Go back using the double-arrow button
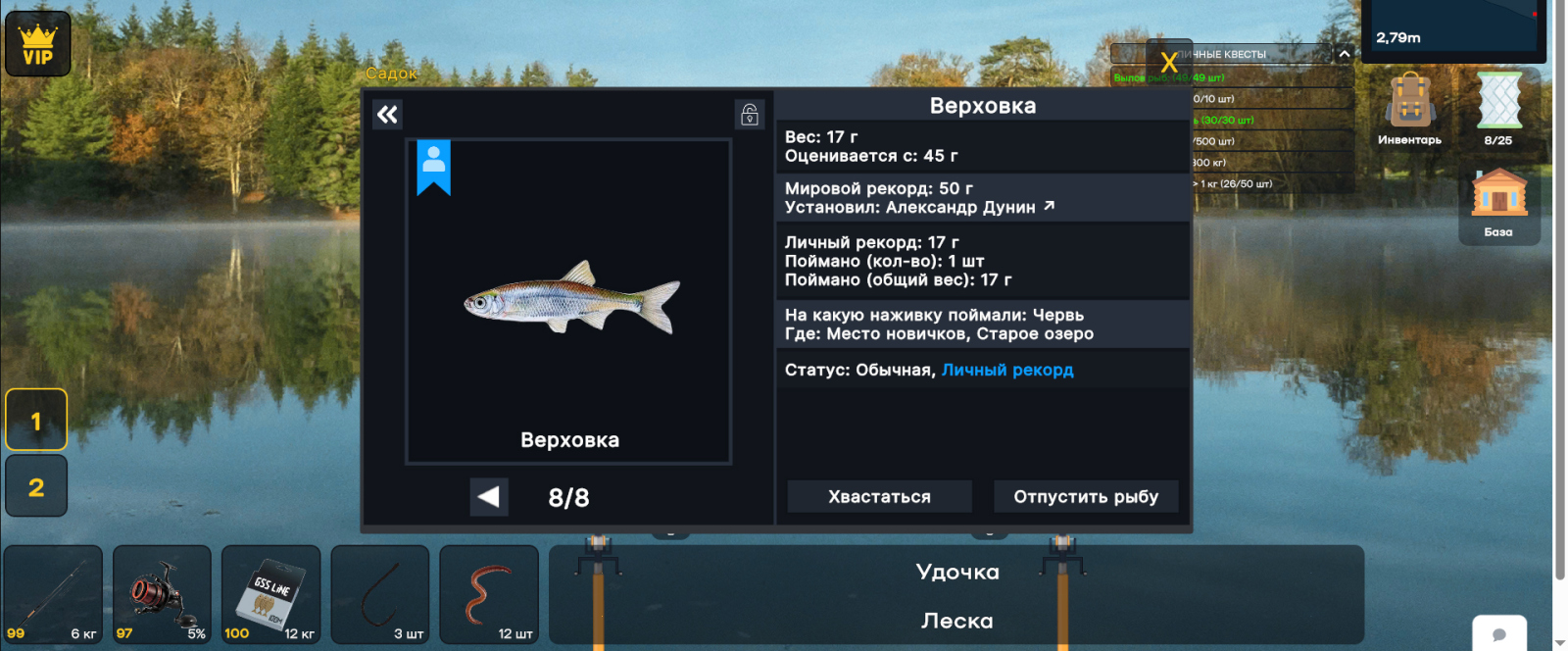Screen dimensions: 1568x651 (388, 115)
